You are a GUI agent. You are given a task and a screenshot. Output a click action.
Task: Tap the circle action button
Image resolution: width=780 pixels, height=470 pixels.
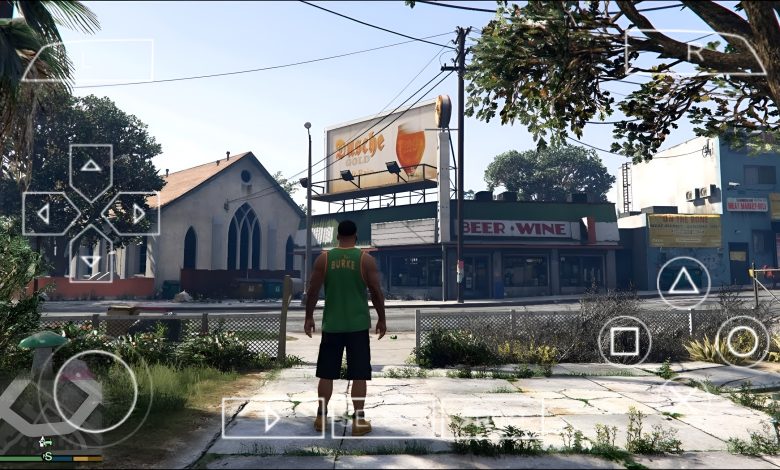[x=742, y=341]
